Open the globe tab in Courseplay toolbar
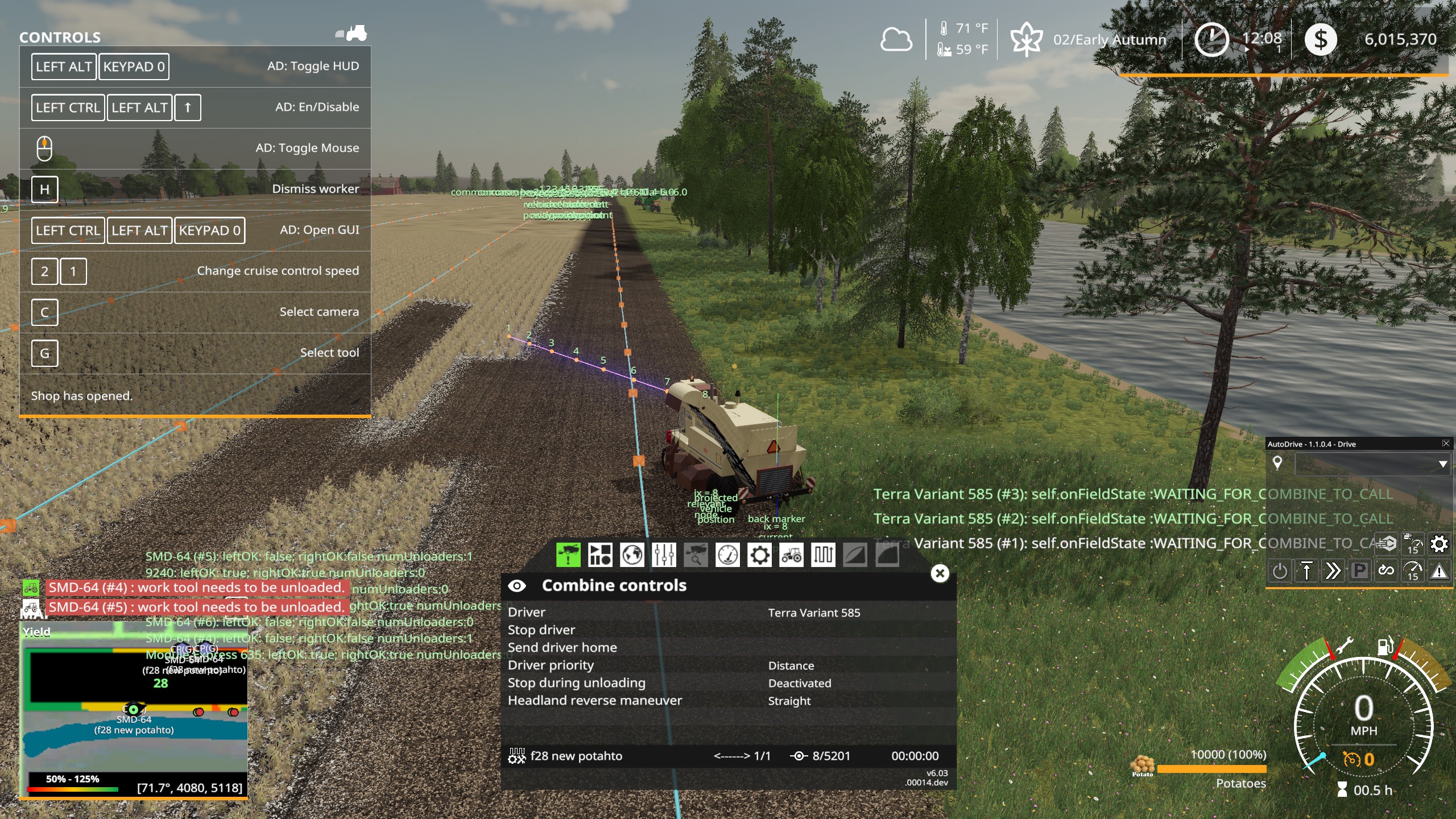The height and width of the screenshot is (819, 1456). [x=632, y=555]
